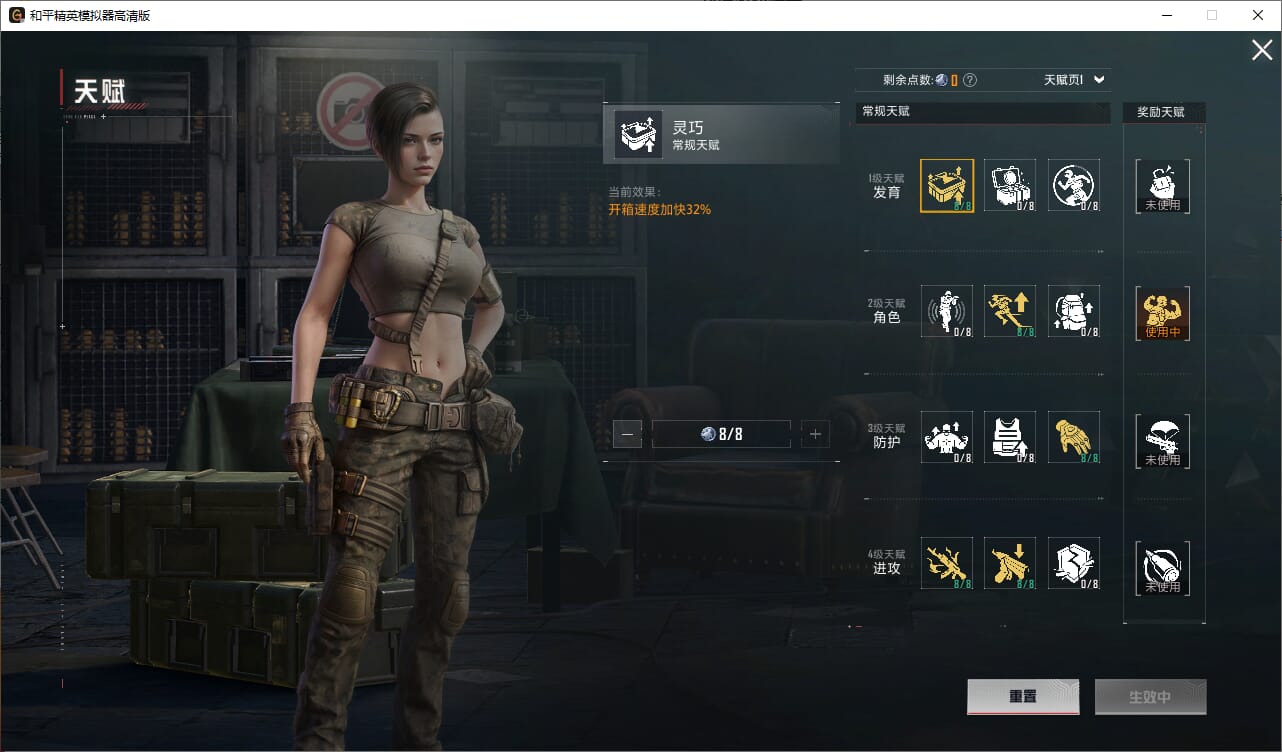Select the backpack capacity talent icon
This screenshot has height=752, width=1282.
tap(1074, 311)
